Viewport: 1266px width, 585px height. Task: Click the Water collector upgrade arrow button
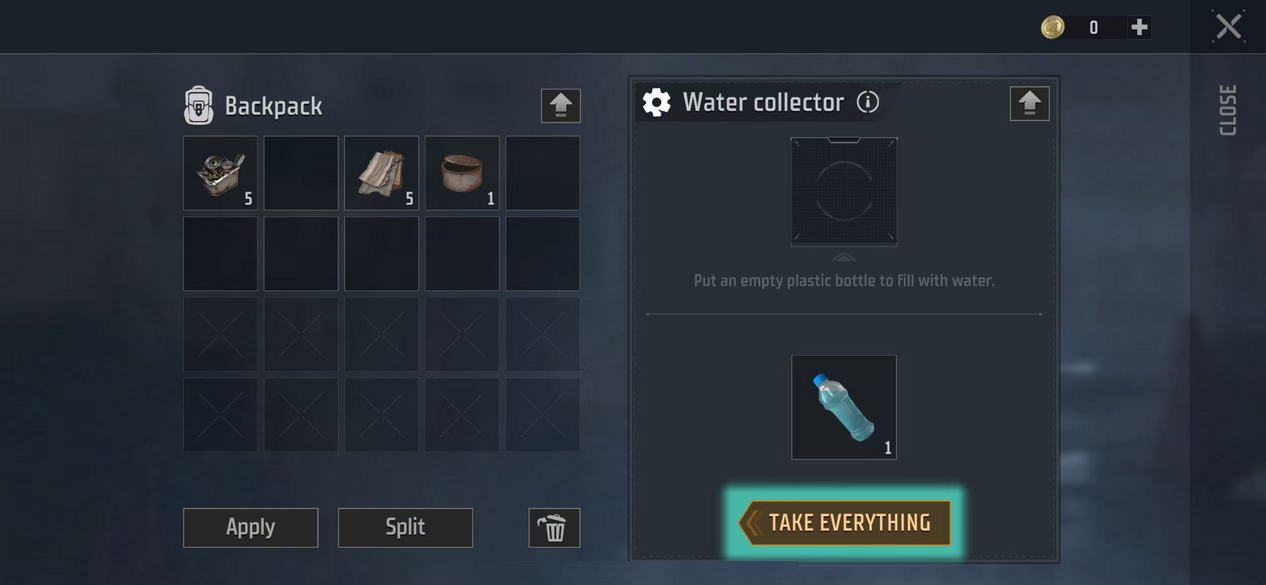(x=1030, y=103)
